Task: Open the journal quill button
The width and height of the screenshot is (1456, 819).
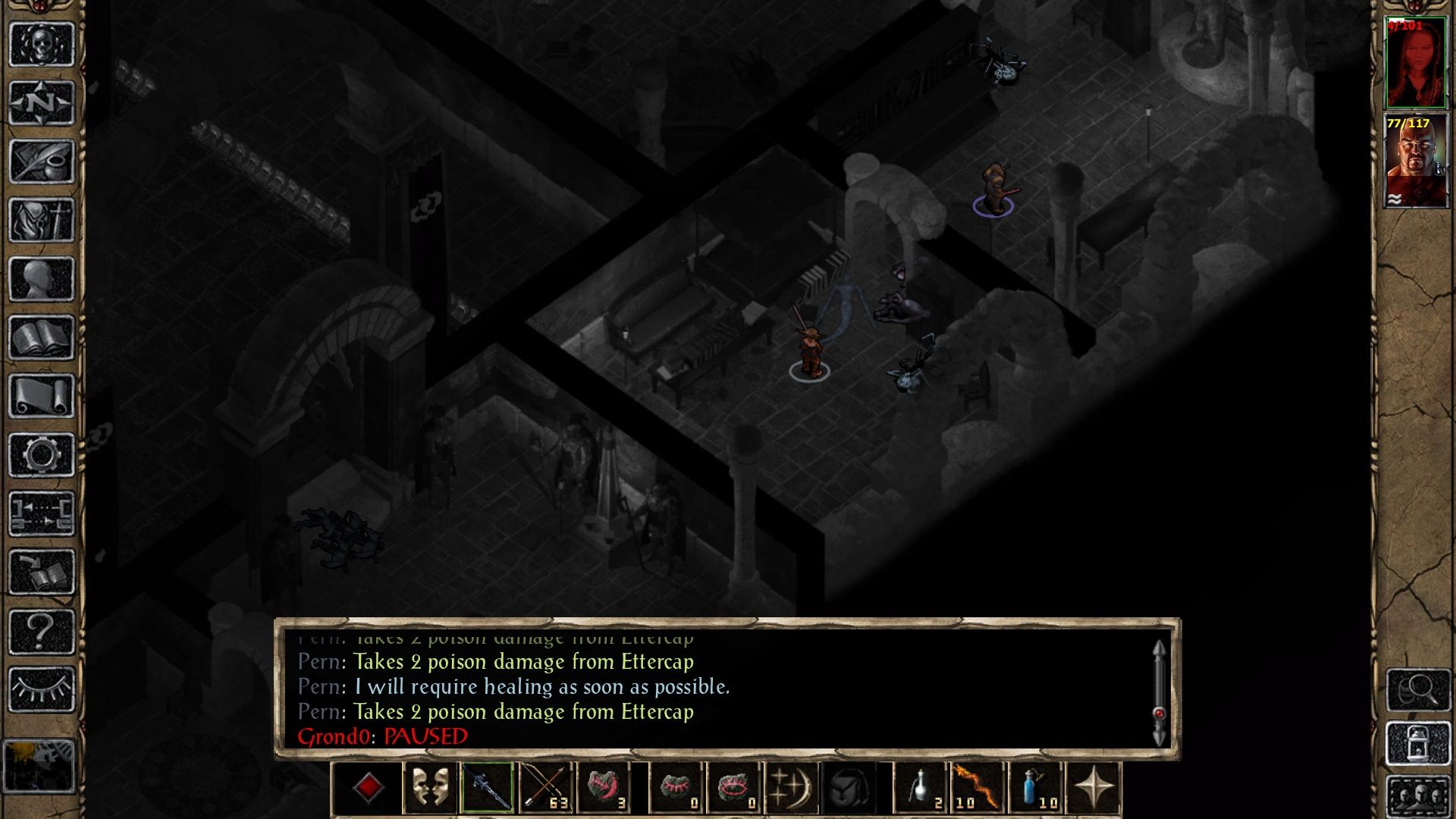Action: tap(42, 161)
